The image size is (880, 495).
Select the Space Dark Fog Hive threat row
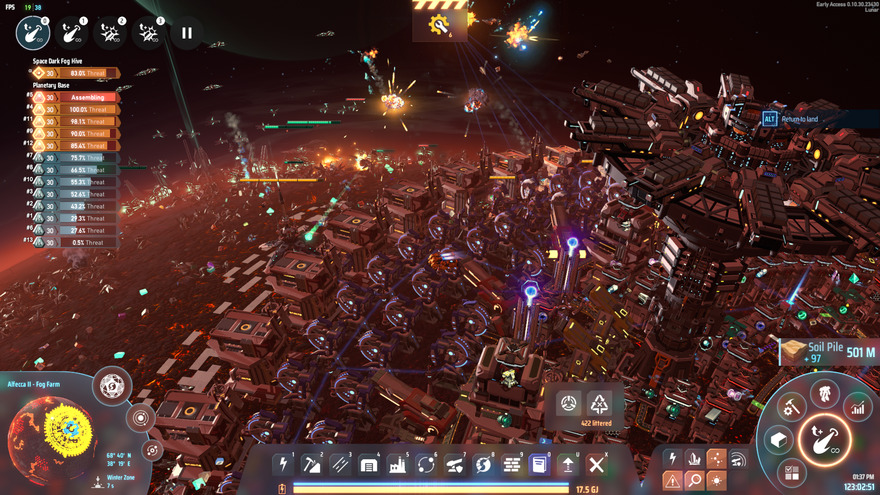(75, 73)
